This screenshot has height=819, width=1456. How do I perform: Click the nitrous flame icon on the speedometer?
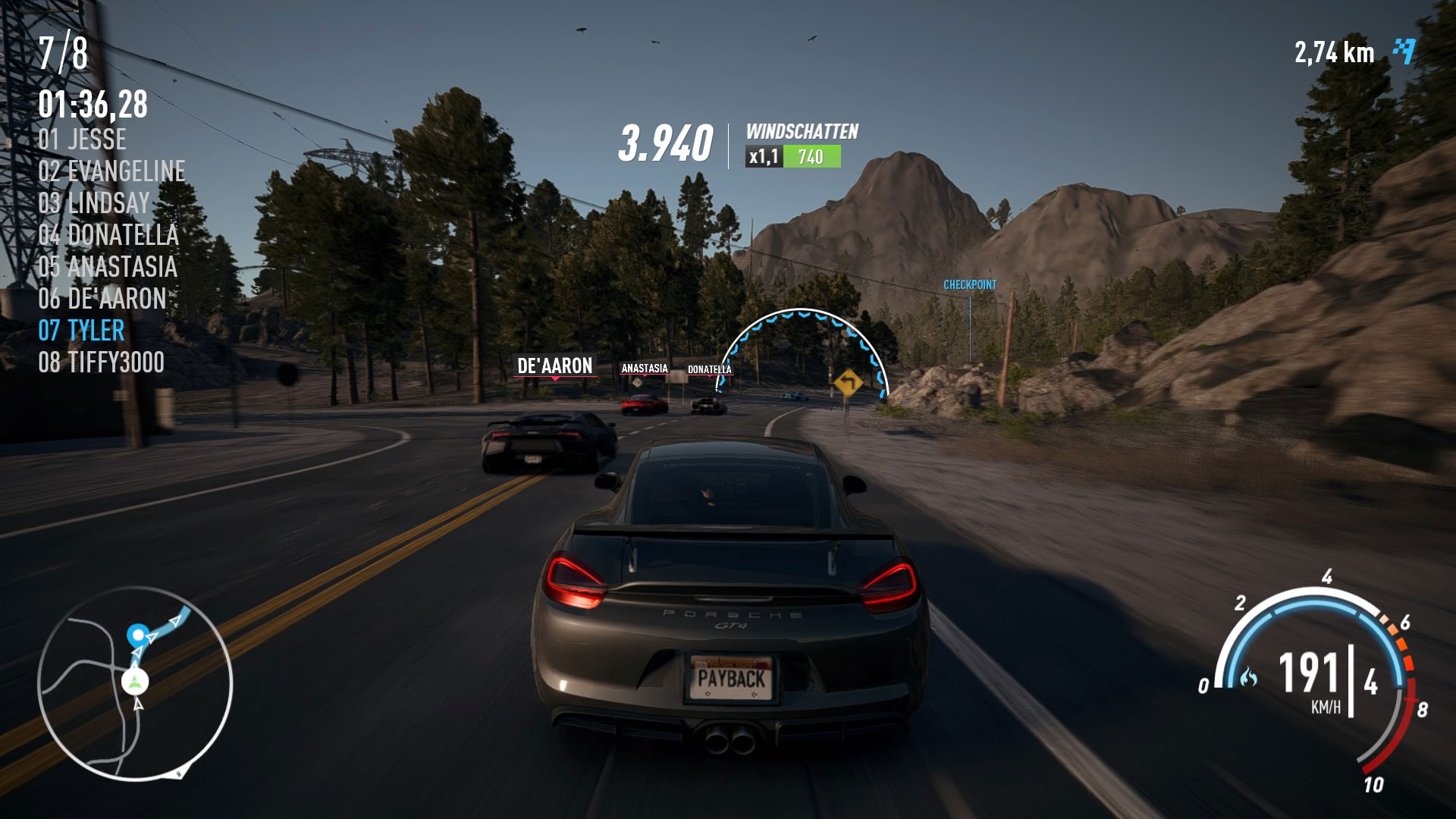[1247, 676]
